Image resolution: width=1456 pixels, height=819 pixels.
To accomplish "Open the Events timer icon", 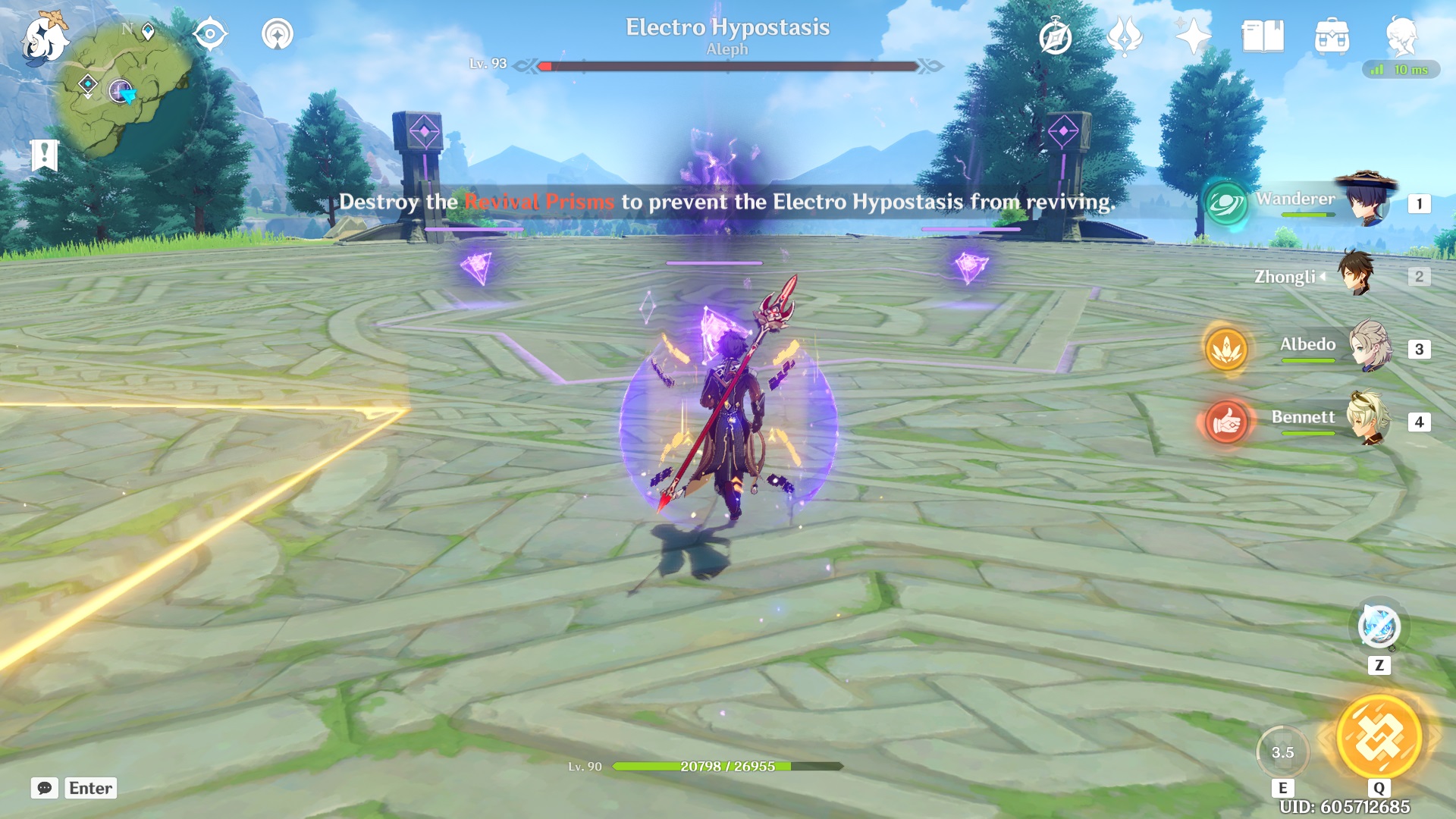I will coord(1054,33).
